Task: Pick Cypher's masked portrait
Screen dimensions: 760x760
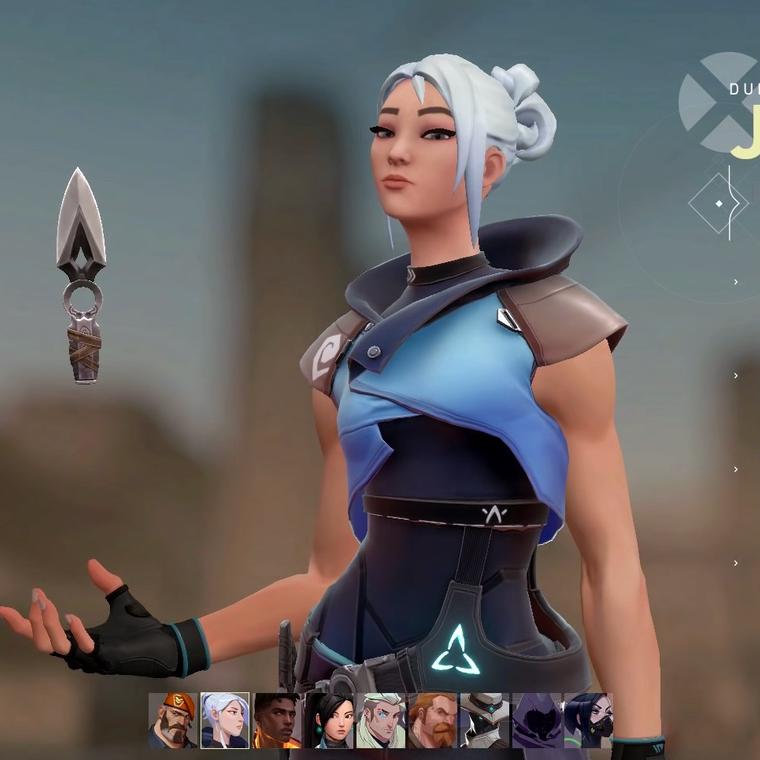Action: tap(485, 720)
